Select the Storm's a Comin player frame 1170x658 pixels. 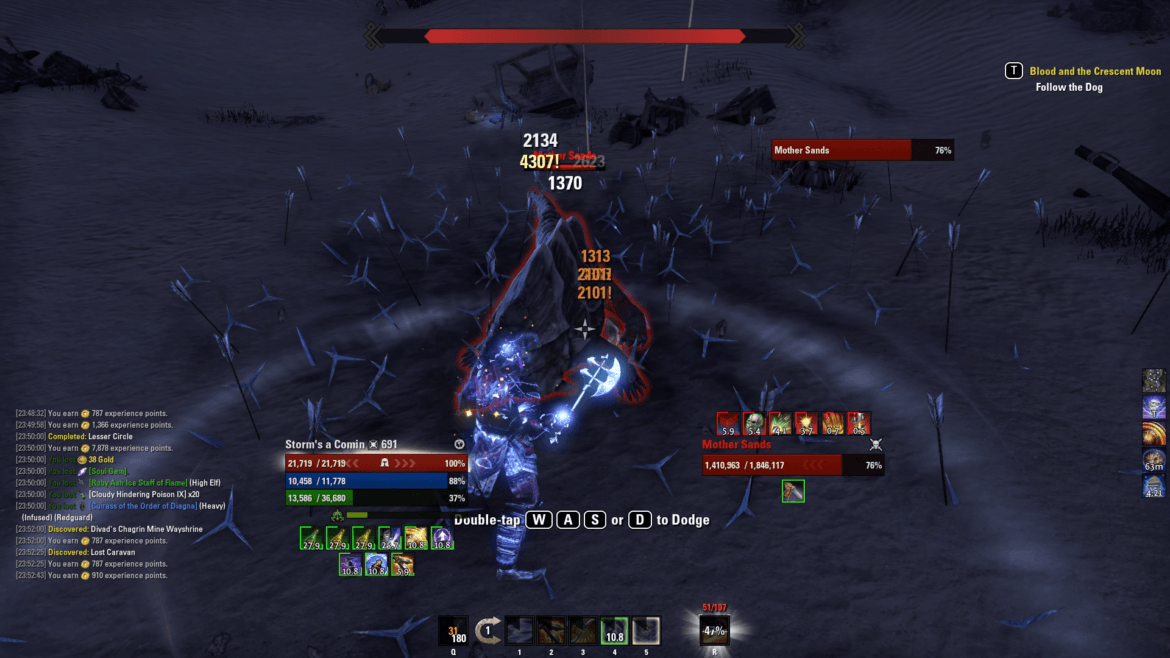(376, 464)
